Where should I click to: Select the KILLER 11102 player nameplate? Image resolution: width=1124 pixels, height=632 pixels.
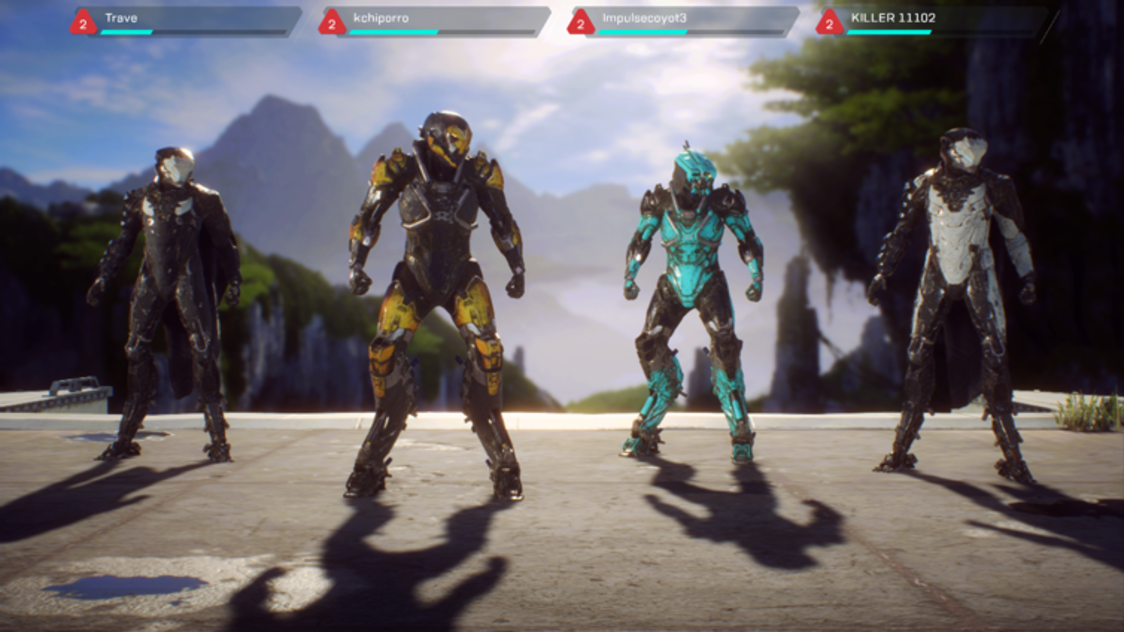[x=933, y=22]
